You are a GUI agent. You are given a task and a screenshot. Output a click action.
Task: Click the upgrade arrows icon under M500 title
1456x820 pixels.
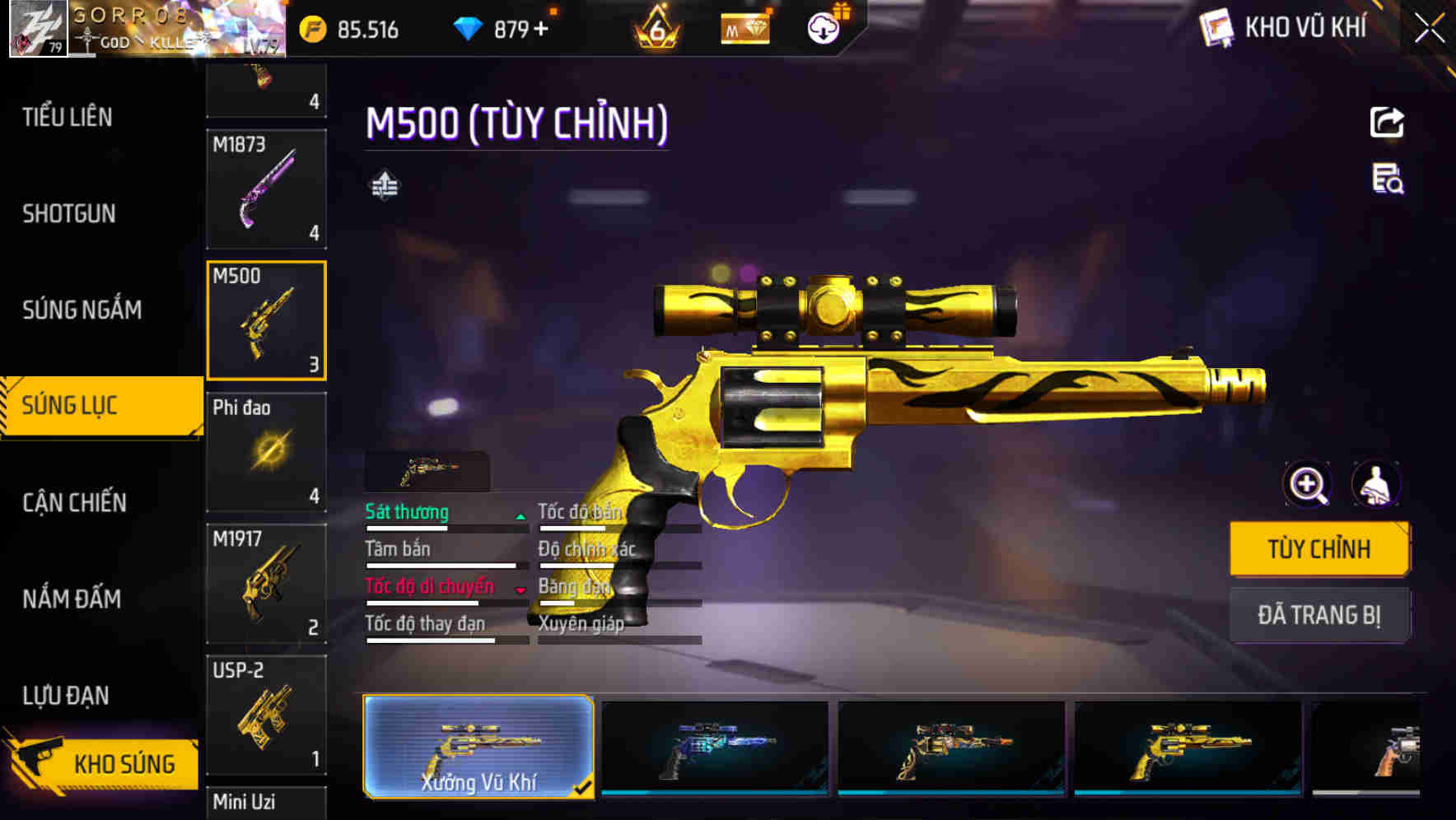[384, 185]
